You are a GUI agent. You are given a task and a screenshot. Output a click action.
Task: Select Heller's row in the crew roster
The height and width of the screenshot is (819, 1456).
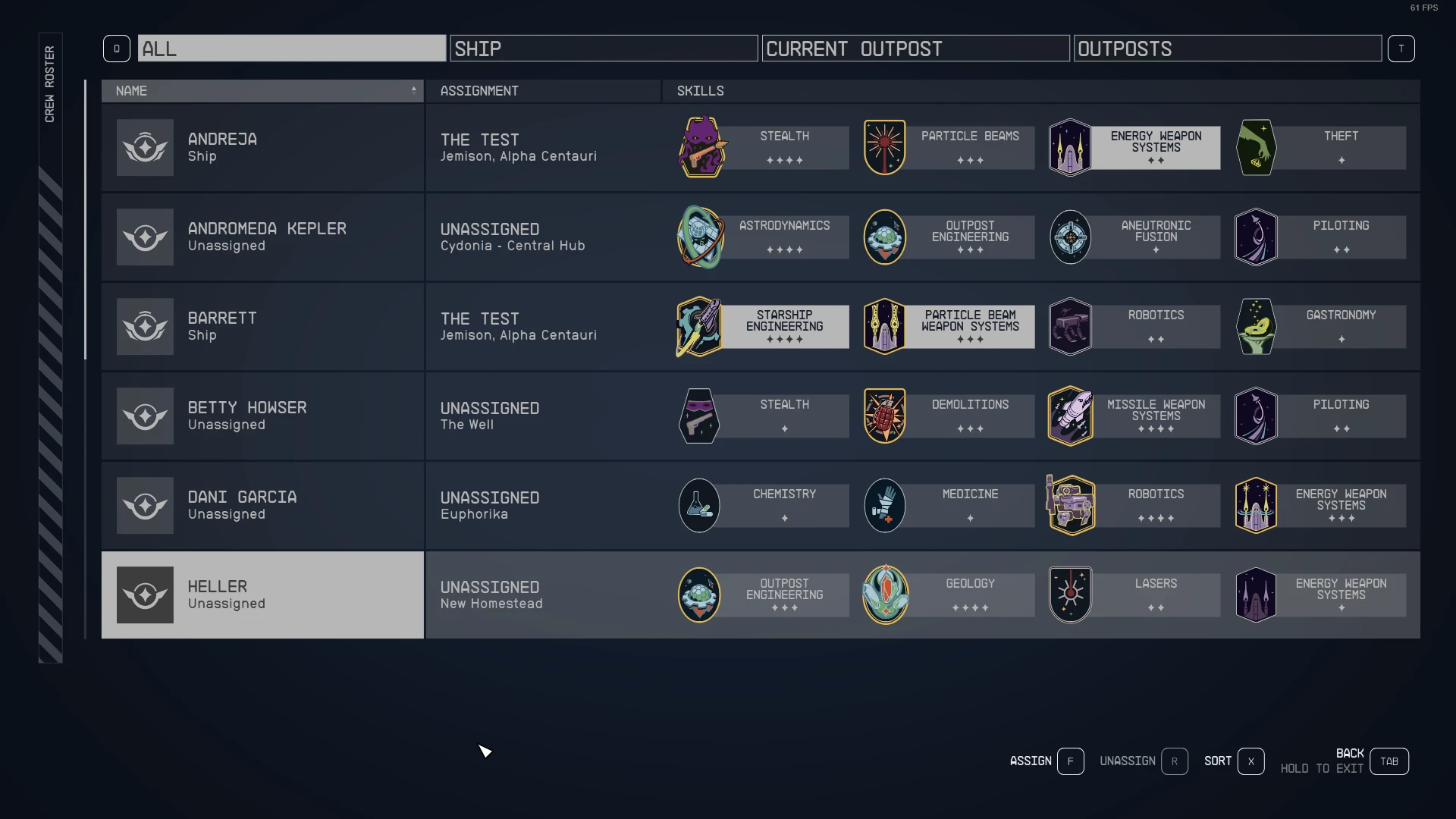262,595
